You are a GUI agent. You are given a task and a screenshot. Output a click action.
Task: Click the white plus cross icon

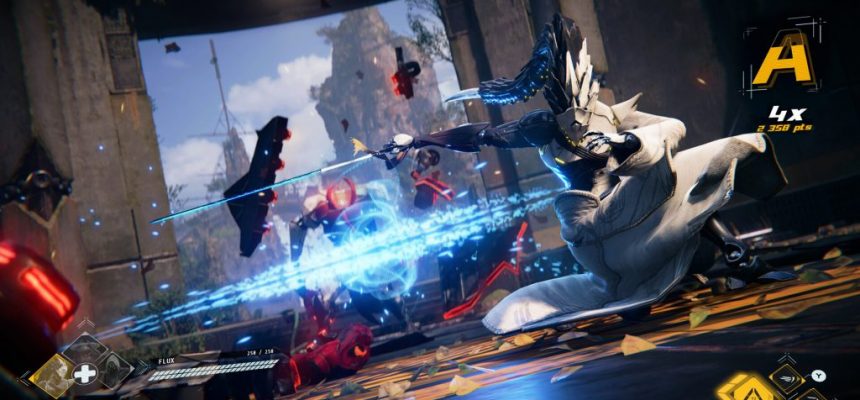coord(86,374)
